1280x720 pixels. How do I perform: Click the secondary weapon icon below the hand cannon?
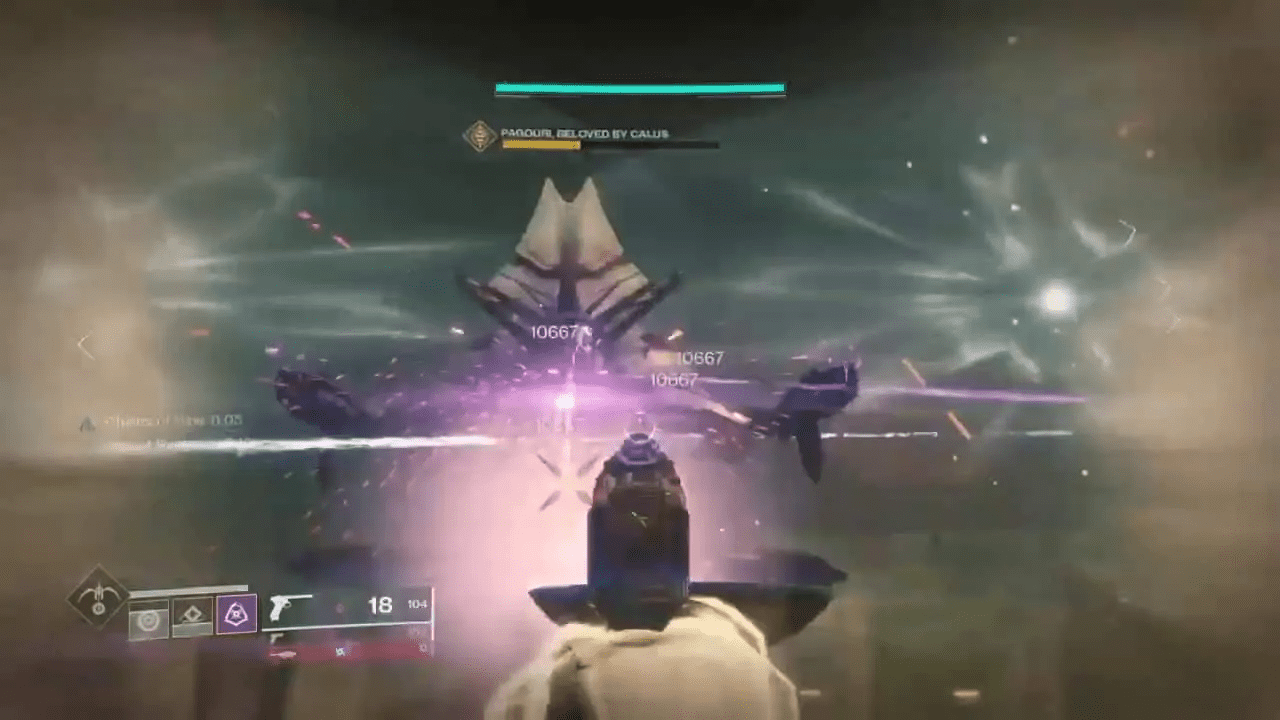(278, 637)
